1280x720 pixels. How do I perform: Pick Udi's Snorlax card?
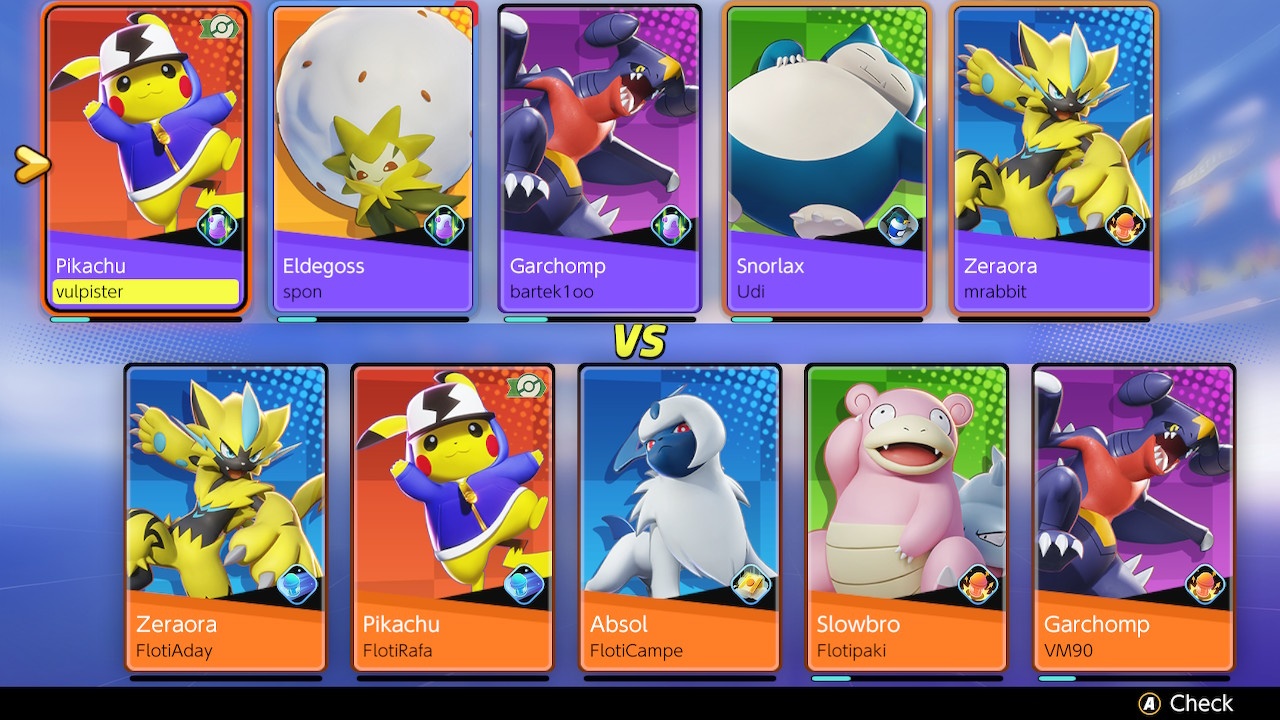[x=826, y=160]
